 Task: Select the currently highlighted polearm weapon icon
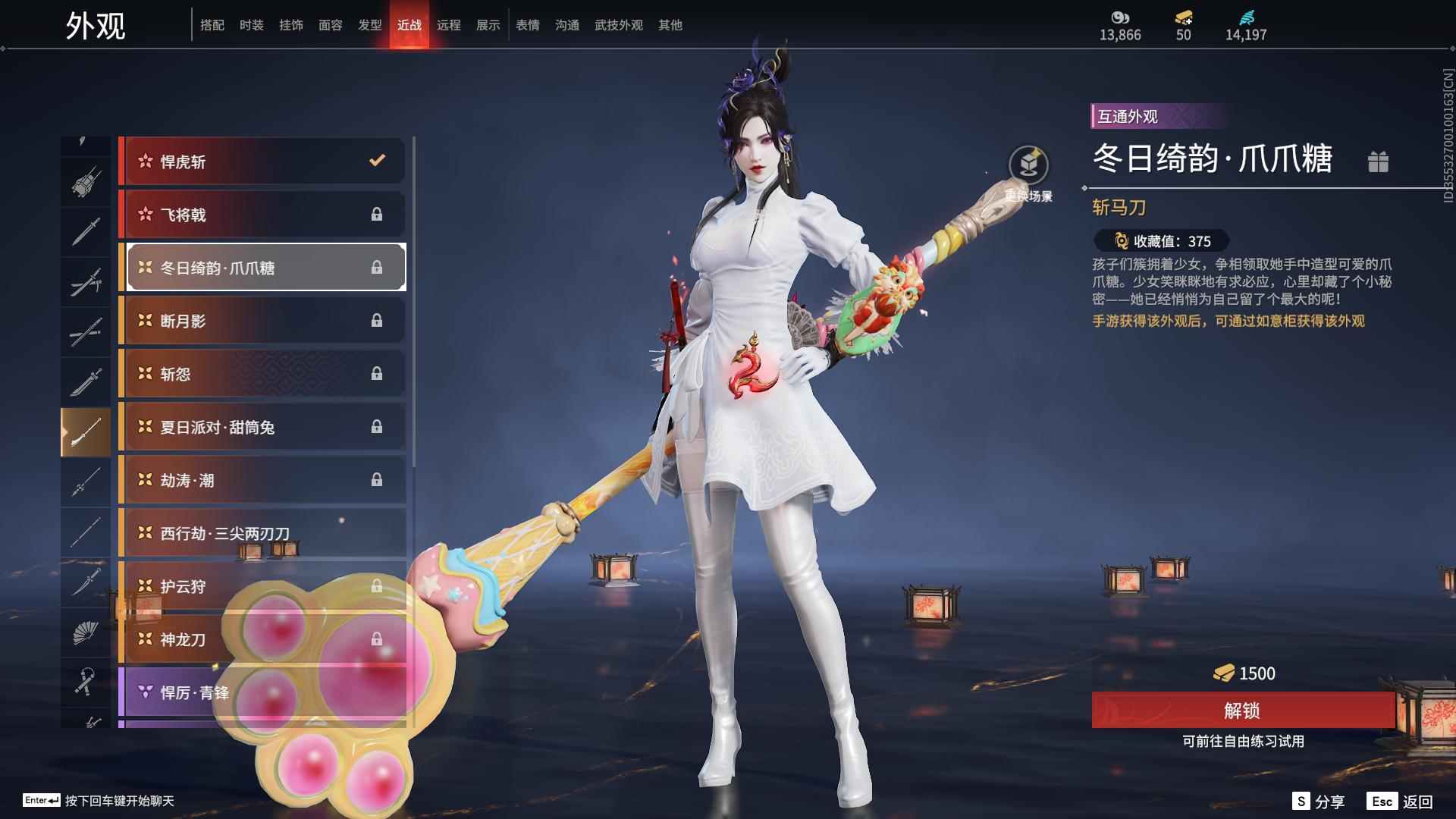pos(86,430)
